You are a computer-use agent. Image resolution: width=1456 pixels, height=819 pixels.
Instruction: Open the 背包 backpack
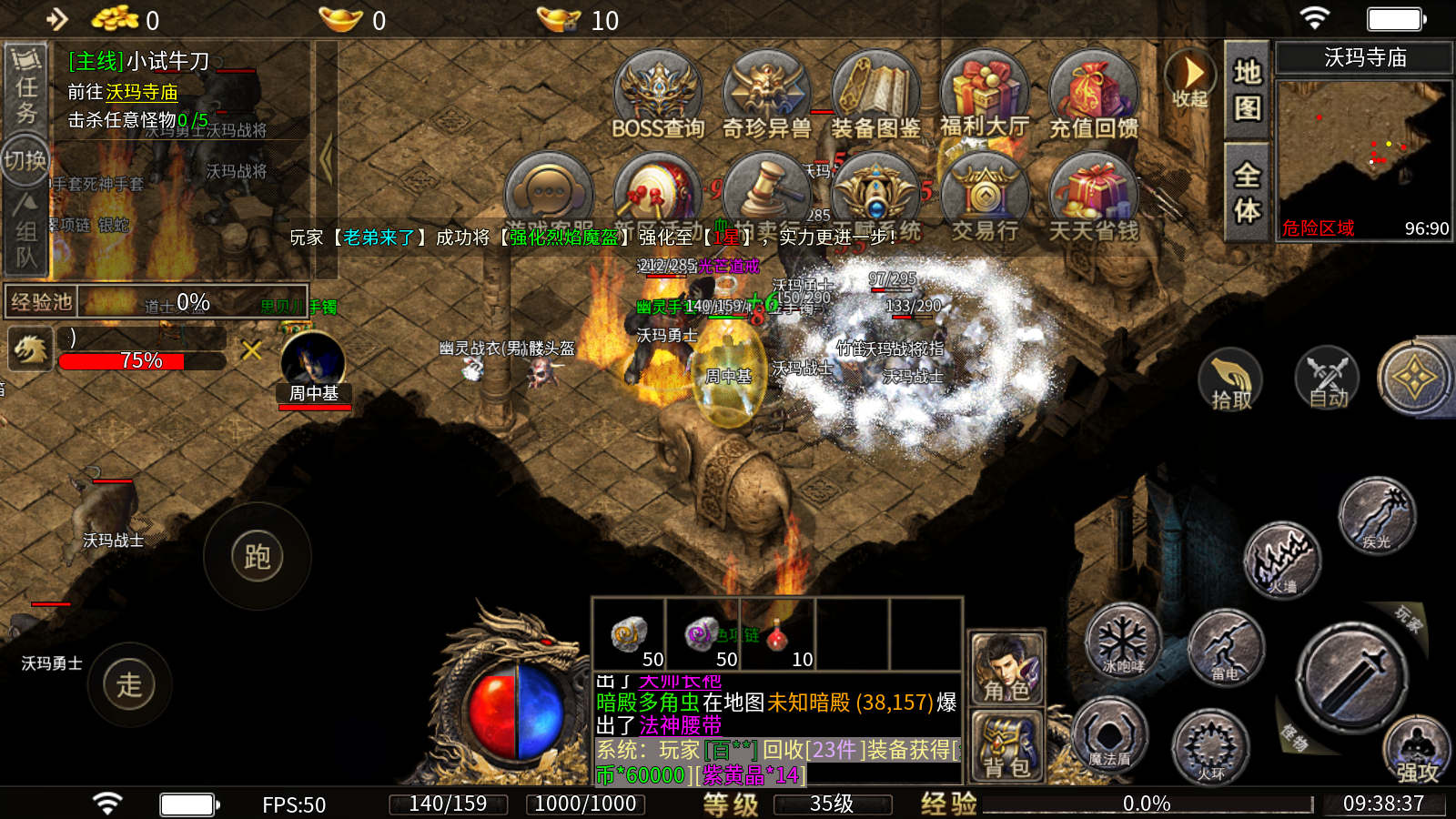coord(1006,746)
